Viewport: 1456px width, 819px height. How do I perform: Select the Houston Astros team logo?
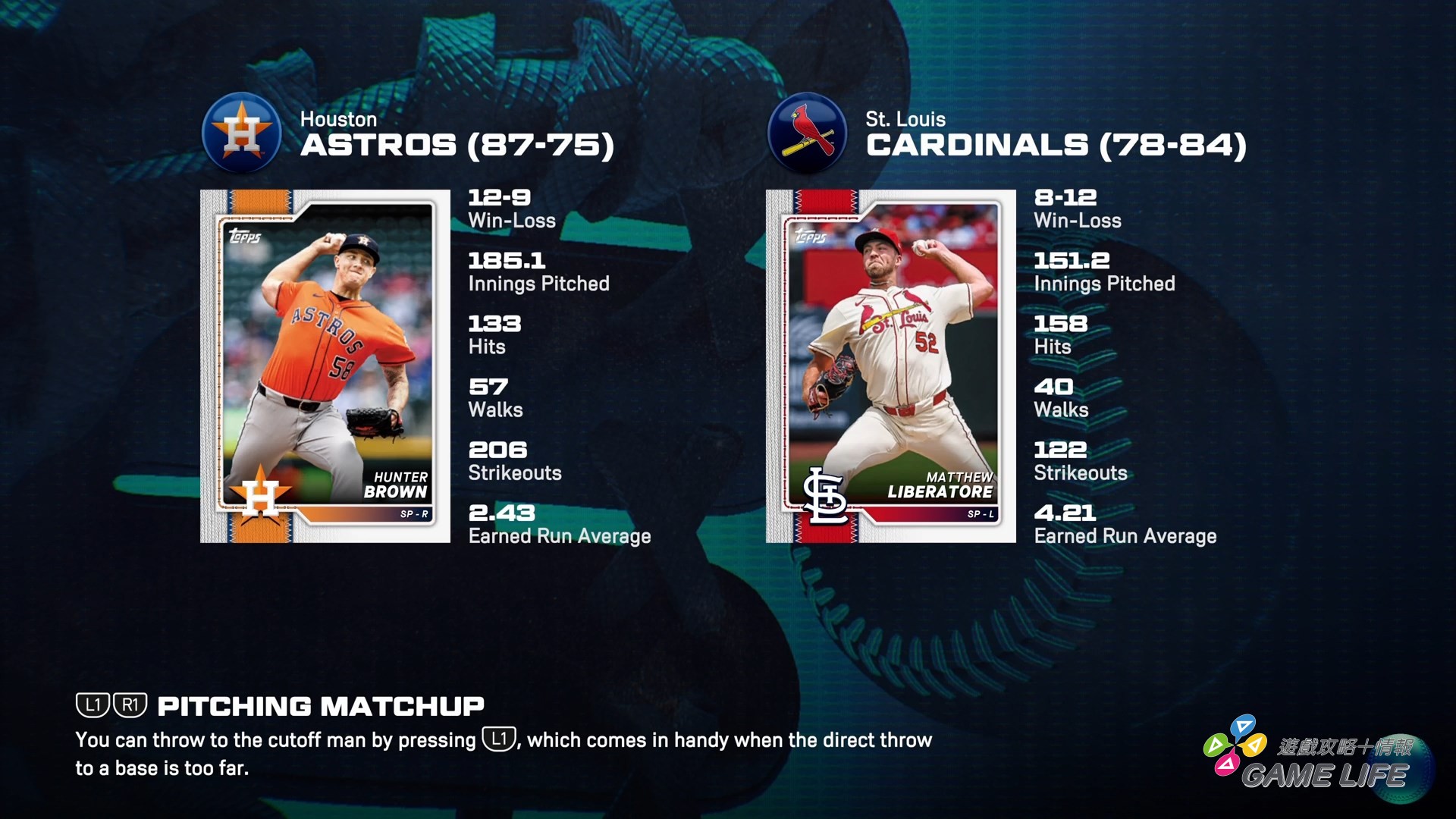coord(241,133)
